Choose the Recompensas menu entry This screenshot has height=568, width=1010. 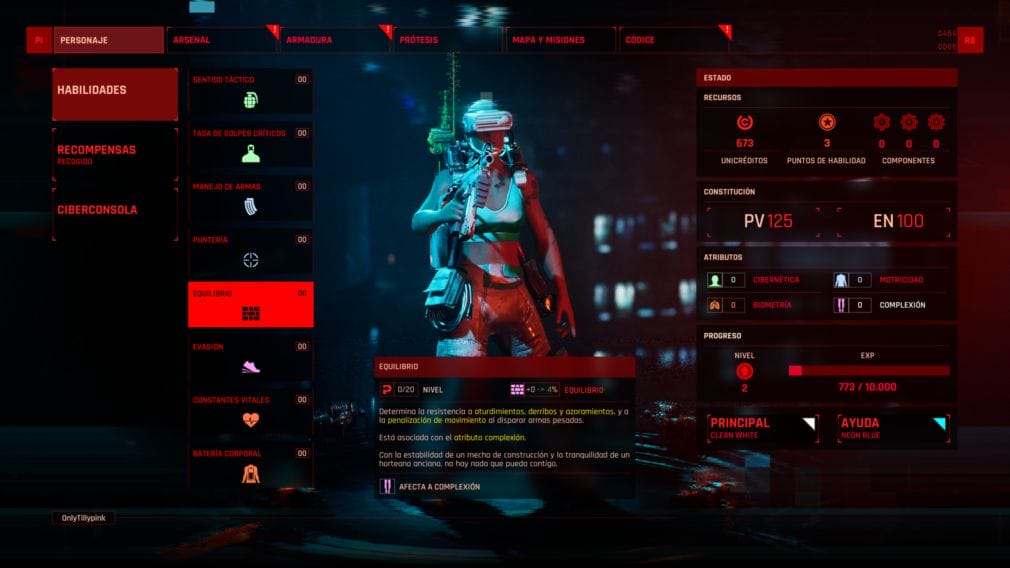115,154
